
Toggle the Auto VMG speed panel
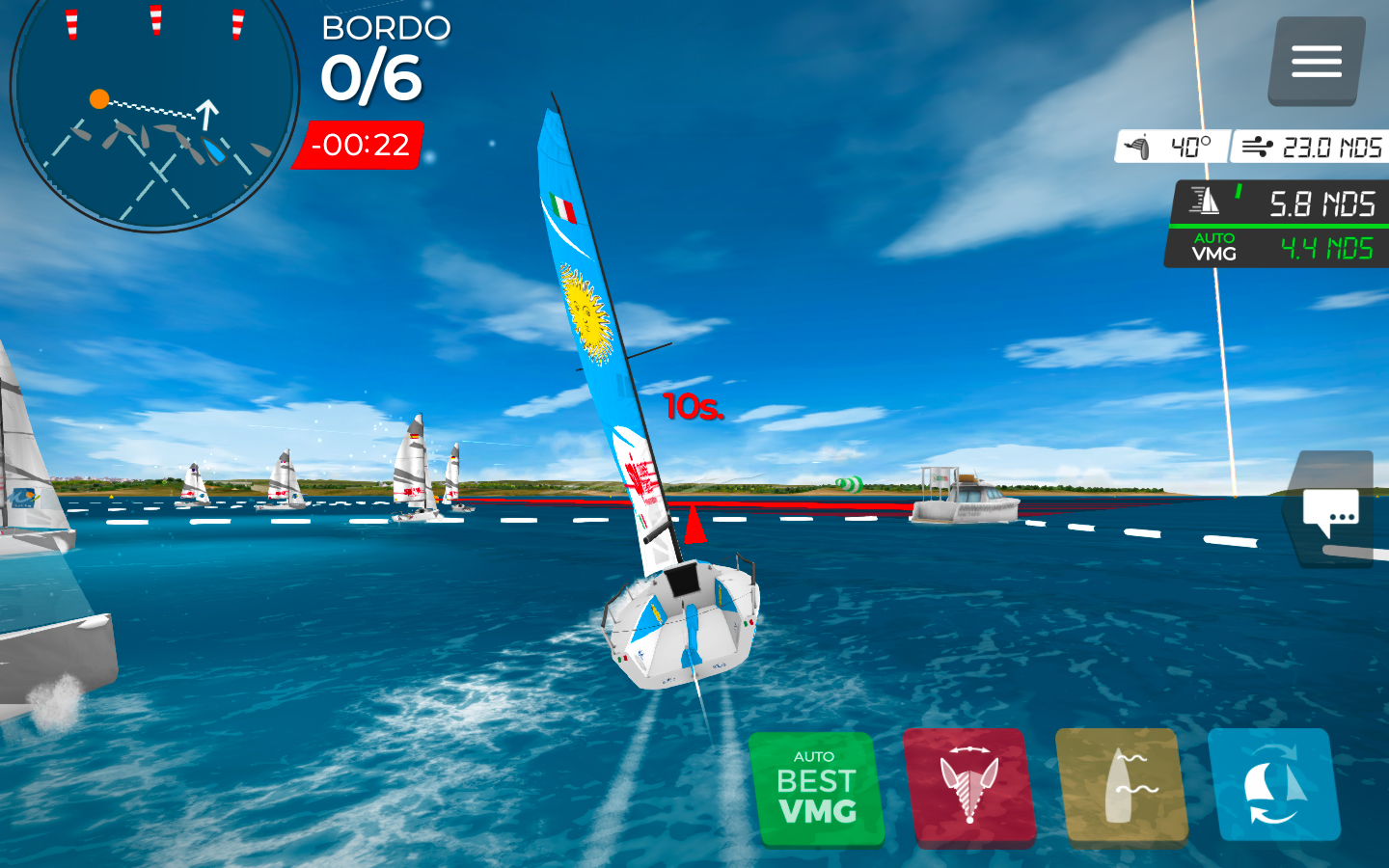click(x=1275, y=248)
